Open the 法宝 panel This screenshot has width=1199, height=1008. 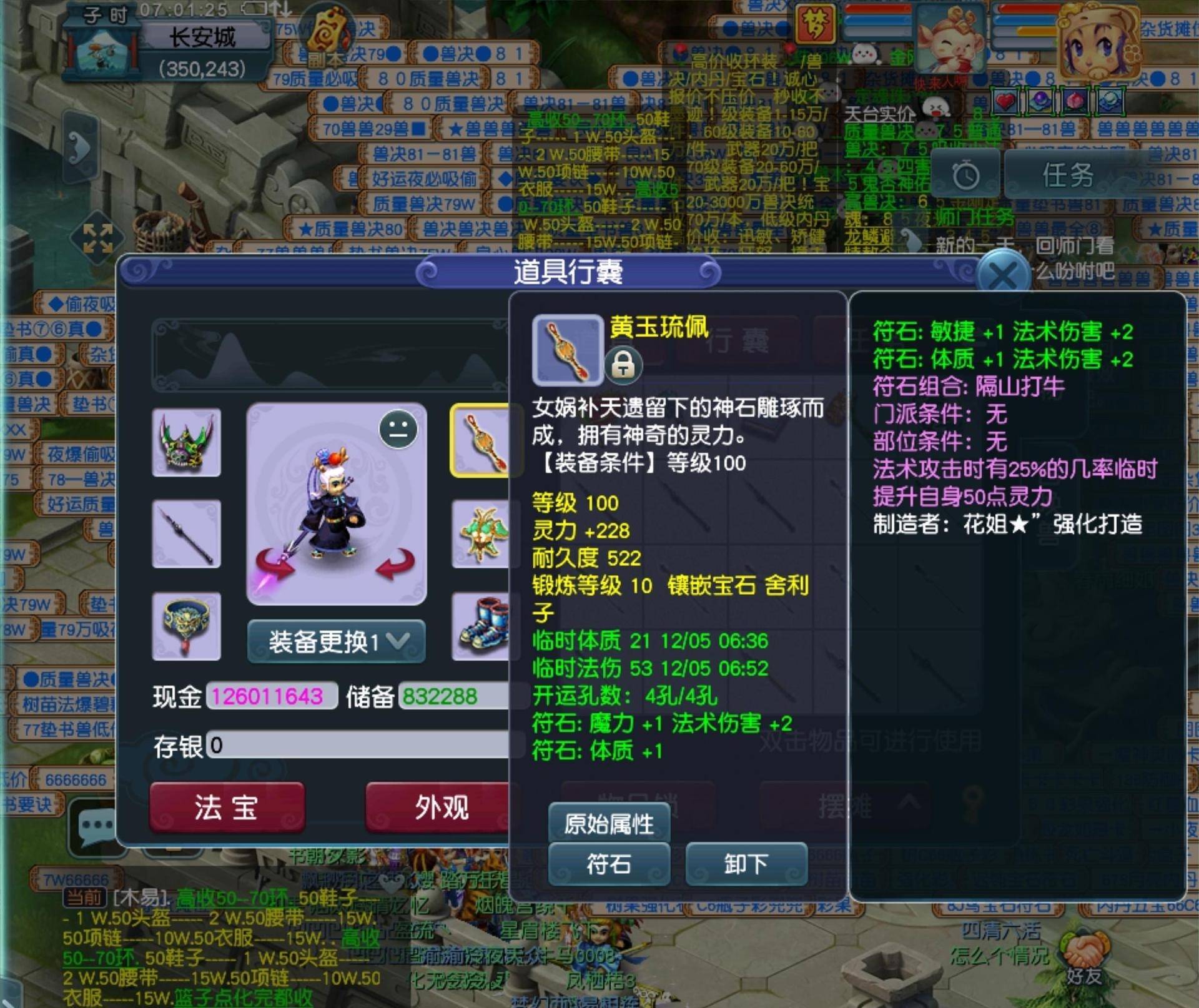click(x=227, y=807)
